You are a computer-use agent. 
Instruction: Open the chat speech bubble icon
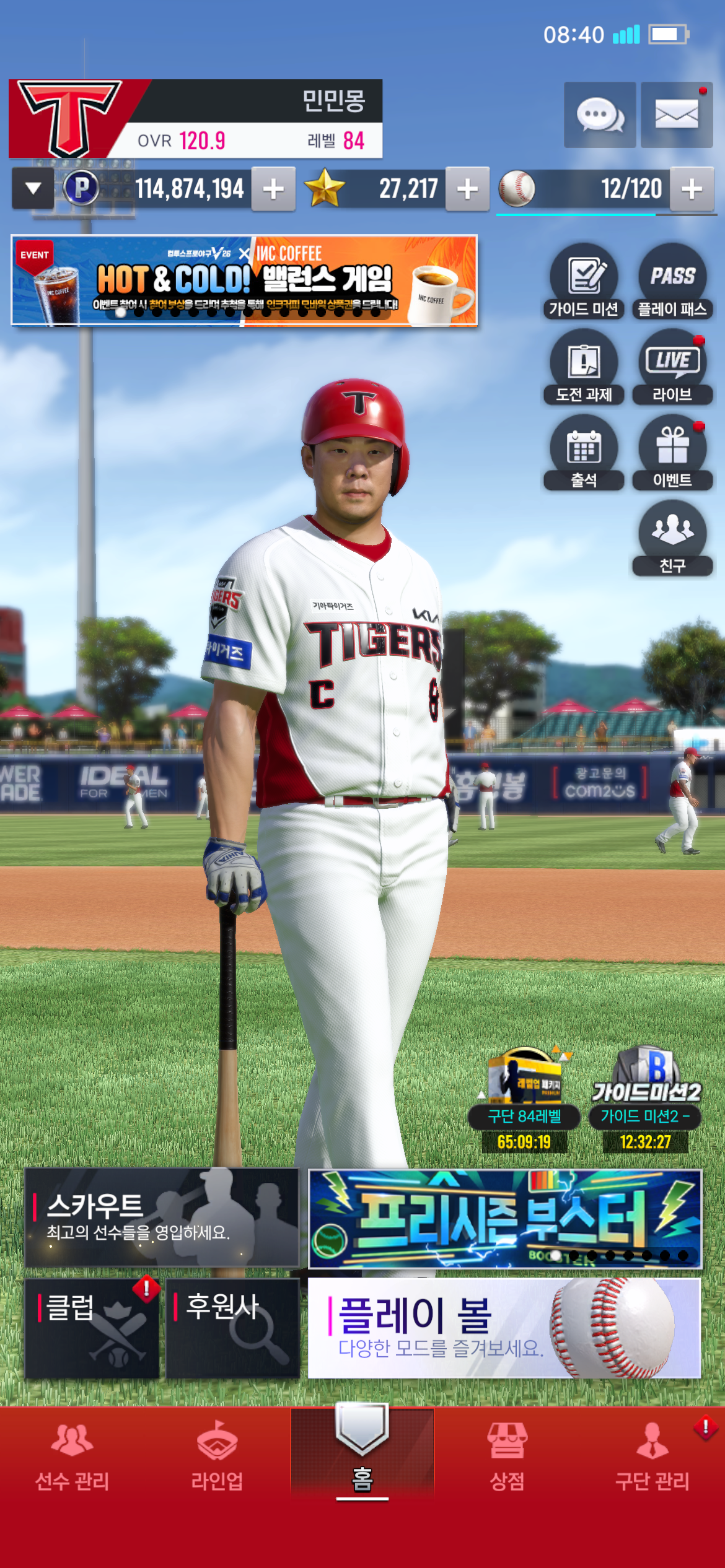point(599,115)
